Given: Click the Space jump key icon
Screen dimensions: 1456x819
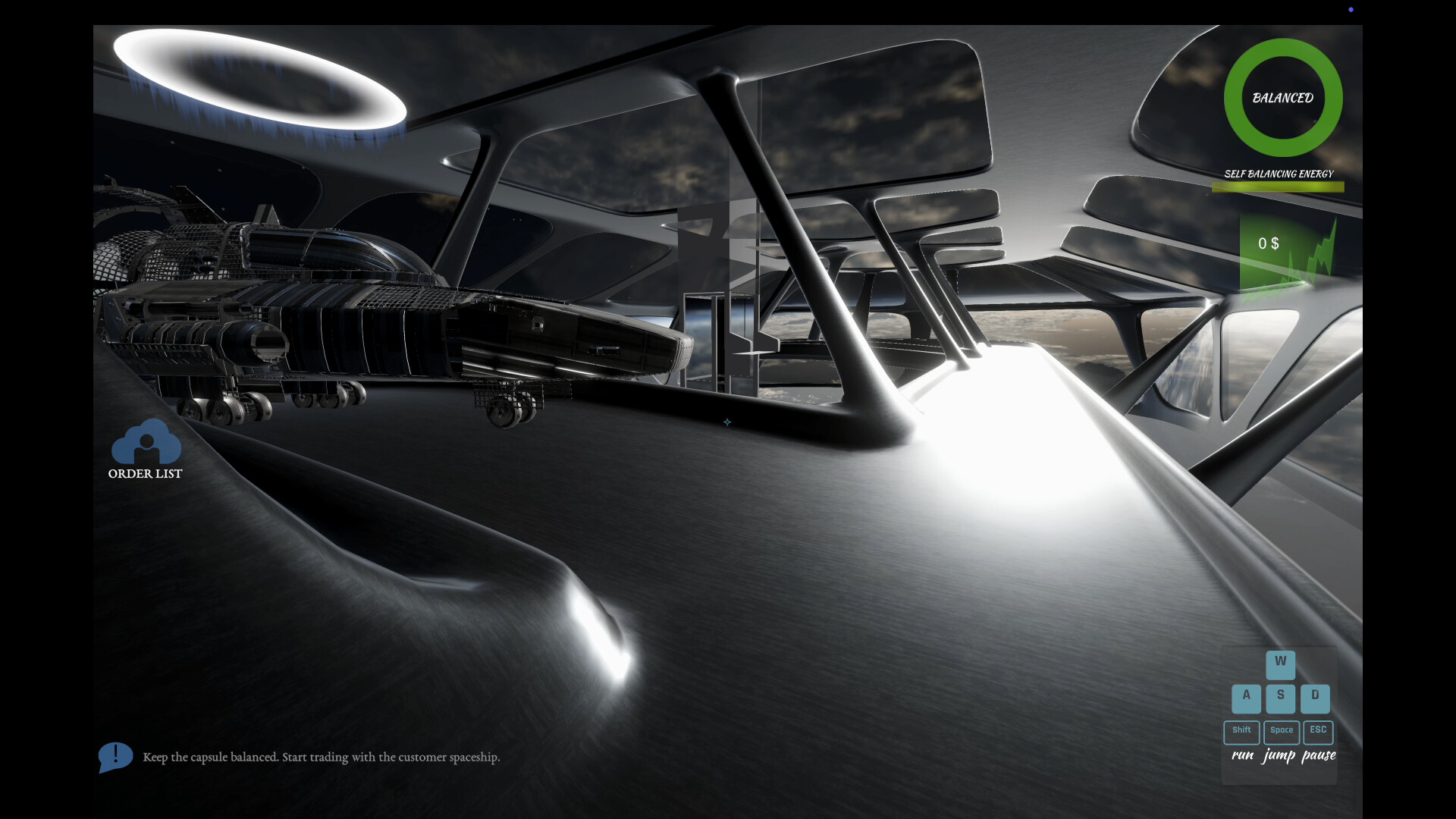Looking at the screenshot, I should (1282, 731).
